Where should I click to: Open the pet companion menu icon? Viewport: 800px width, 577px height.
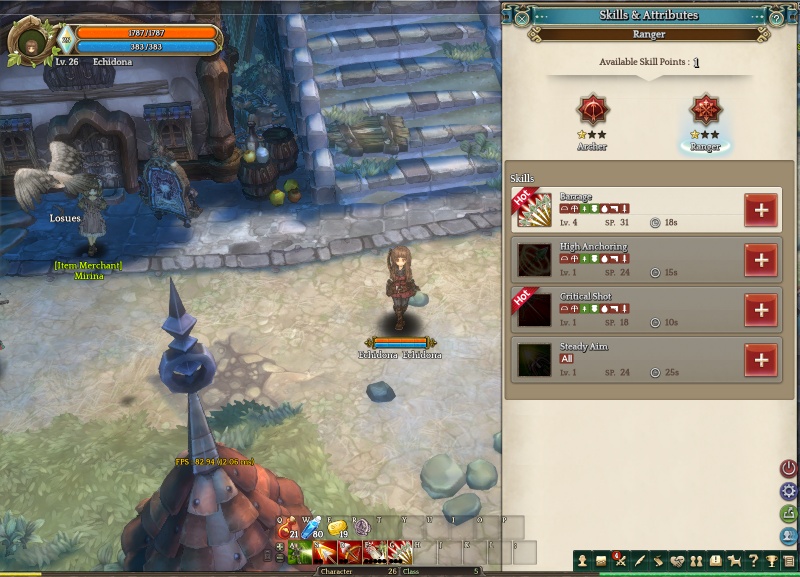click(733, 561)
